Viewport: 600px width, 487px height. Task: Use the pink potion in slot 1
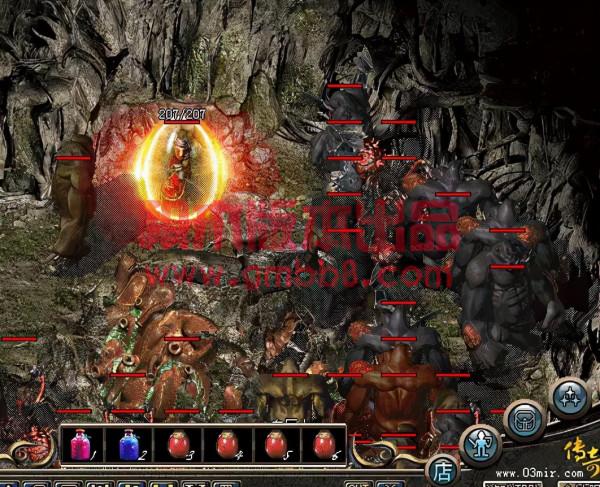(x=79, y=445)
